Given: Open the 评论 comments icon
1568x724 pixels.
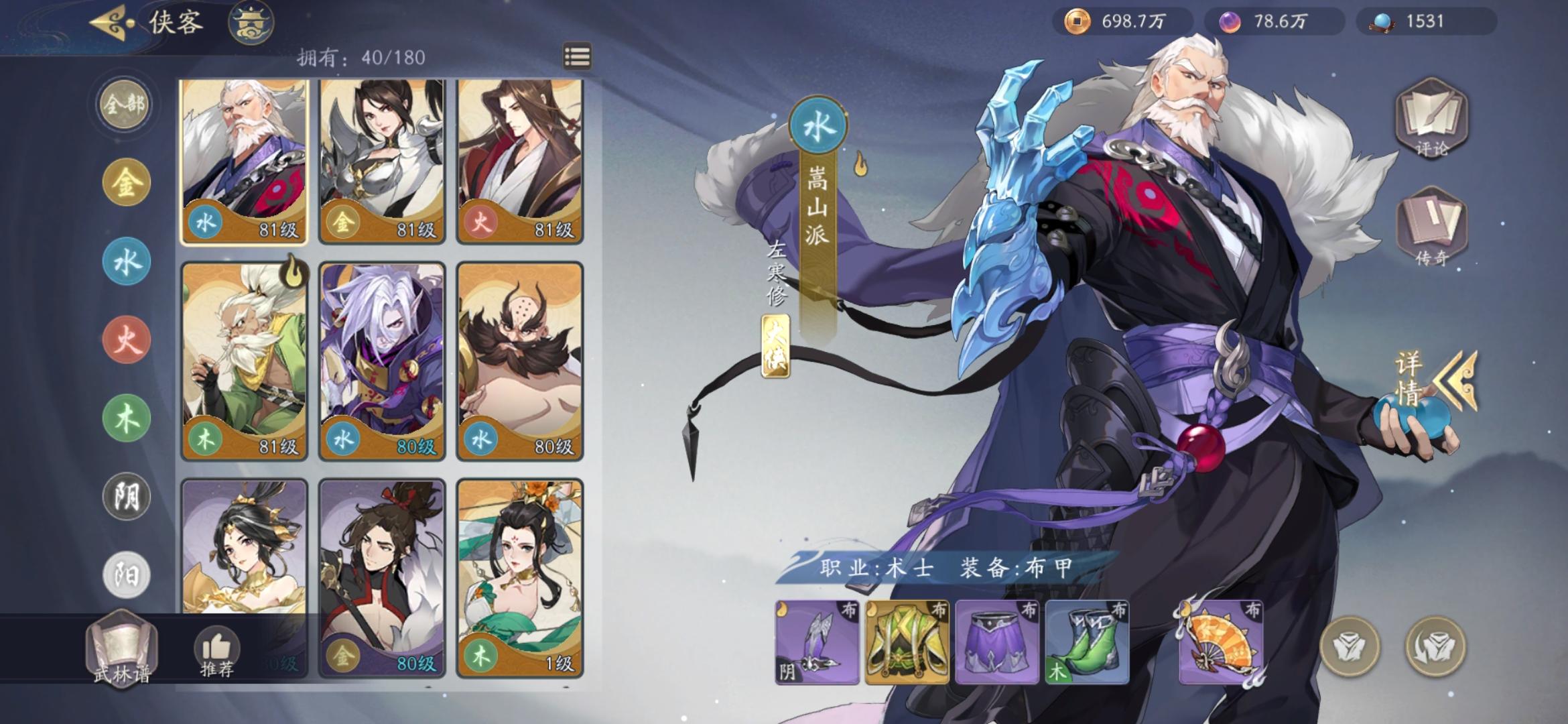Looking at the screenshot, I should (x=1431, y=121).
